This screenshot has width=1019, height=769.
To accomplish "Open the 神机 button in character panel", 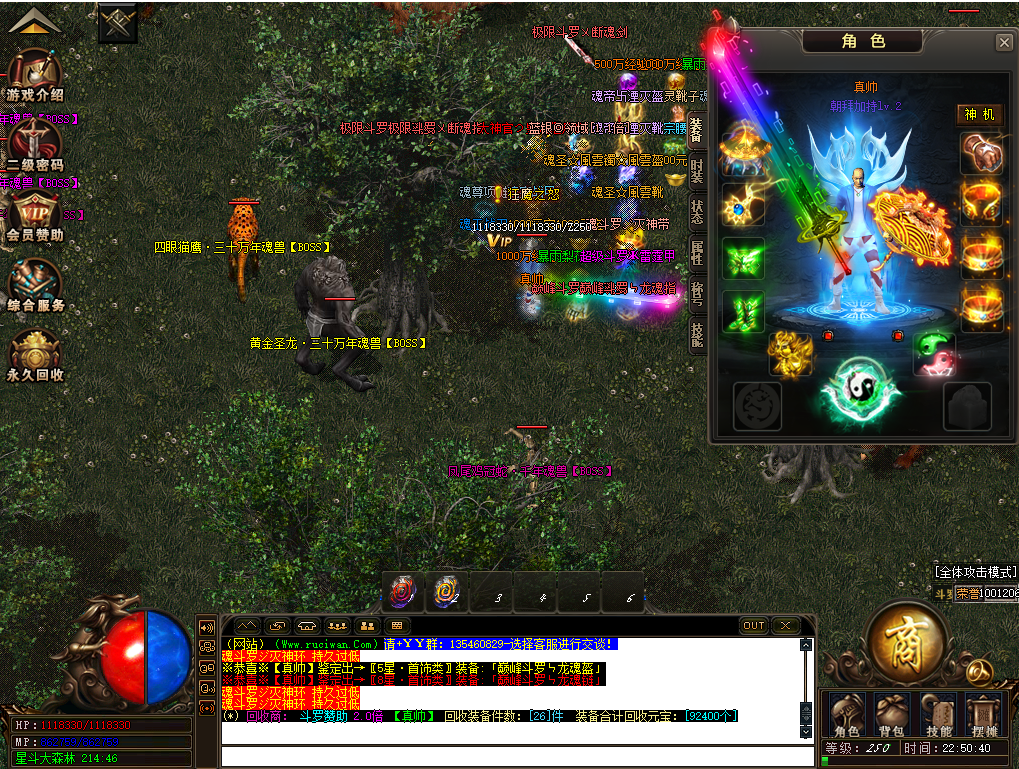I will coord(980,115).
